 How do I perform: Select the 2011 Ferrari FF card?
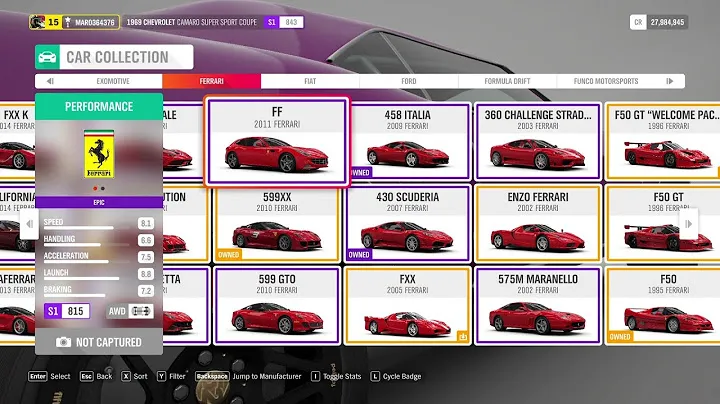pos(277,141)
